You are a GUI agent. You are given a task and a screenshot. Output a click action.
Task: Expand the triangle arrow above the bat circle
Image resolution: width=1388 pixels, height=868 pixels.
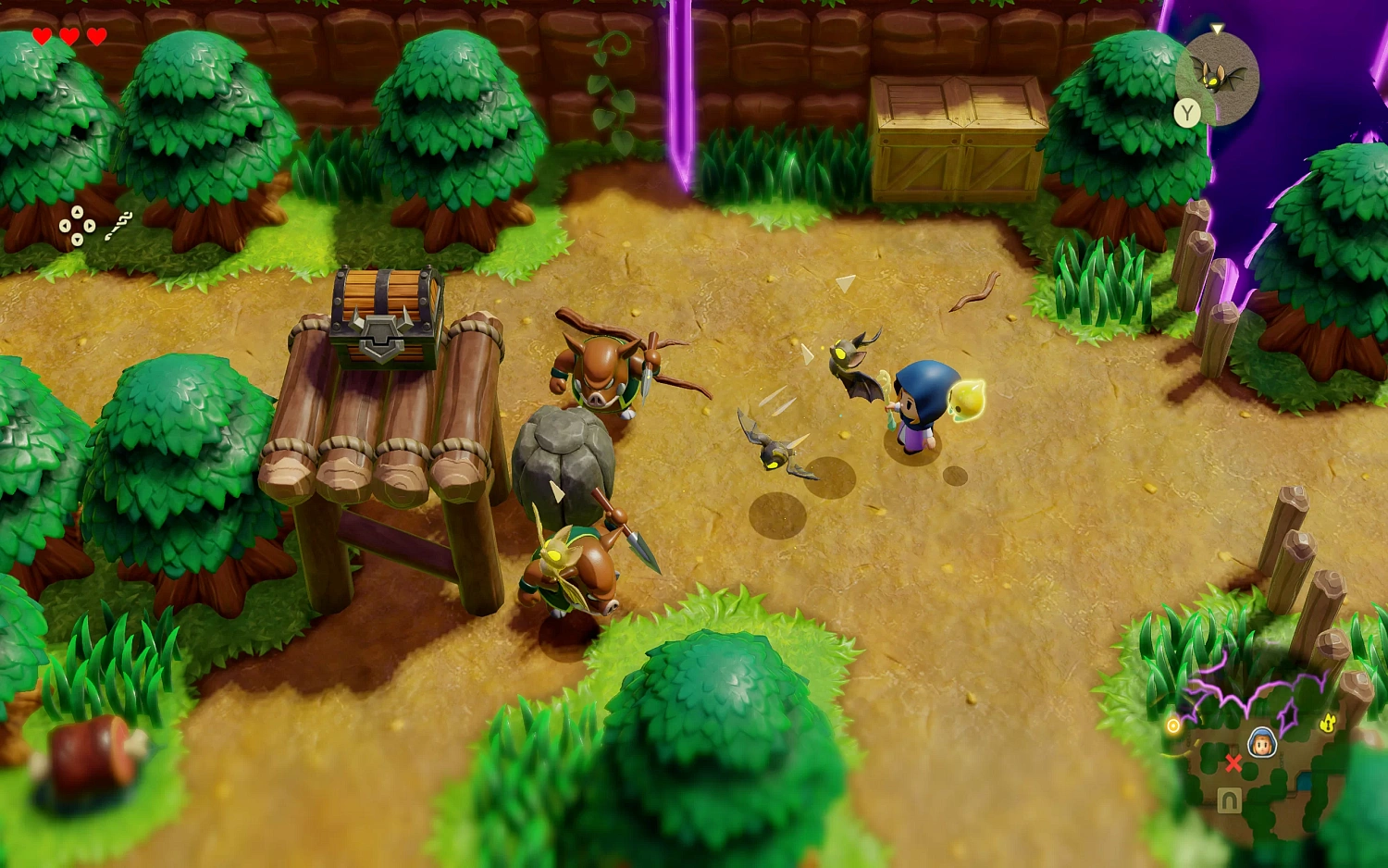(x=1217, y=29)
